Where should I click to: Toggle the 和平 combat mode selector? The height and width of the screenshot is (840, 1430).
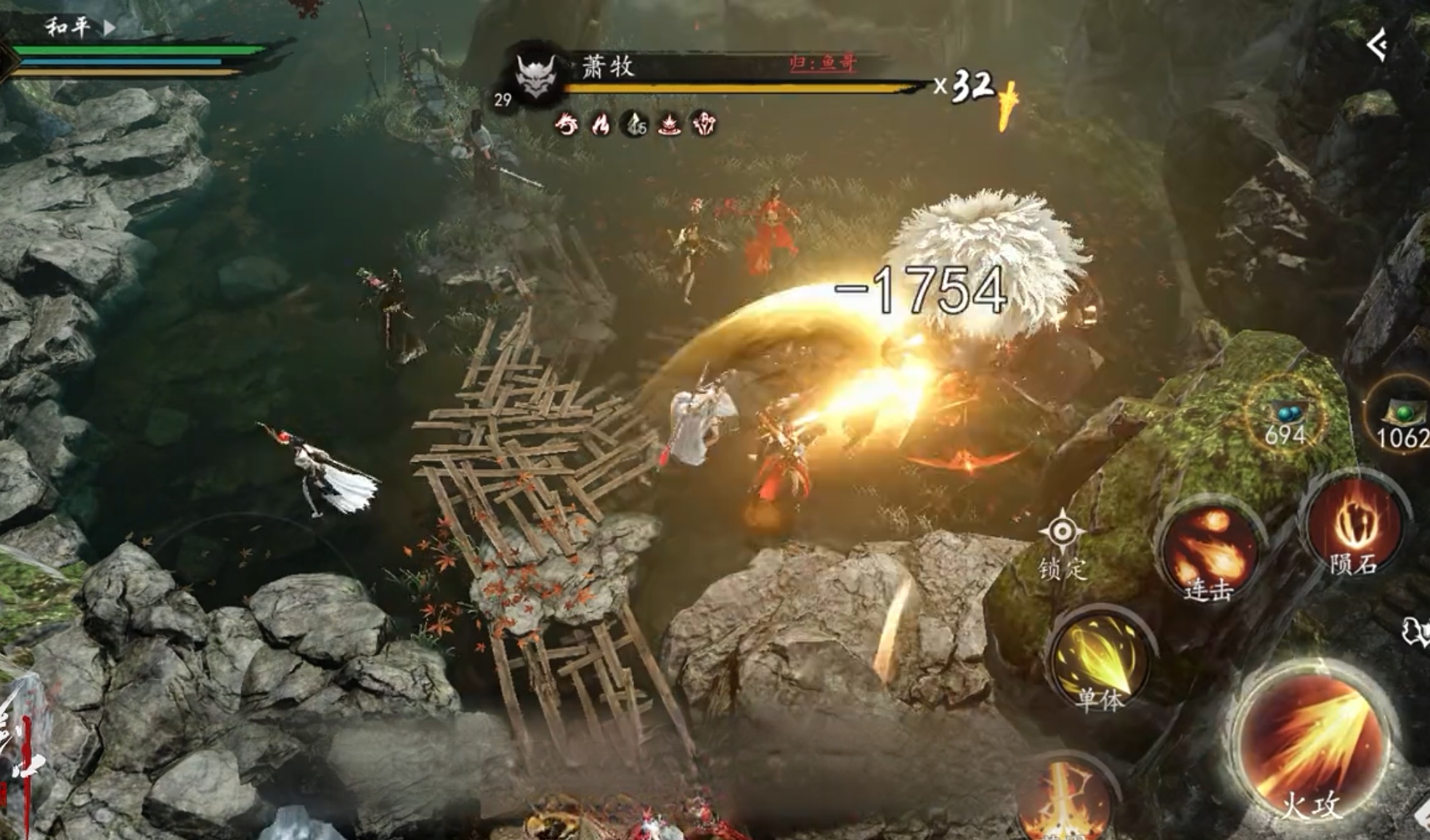click(78, 28)
